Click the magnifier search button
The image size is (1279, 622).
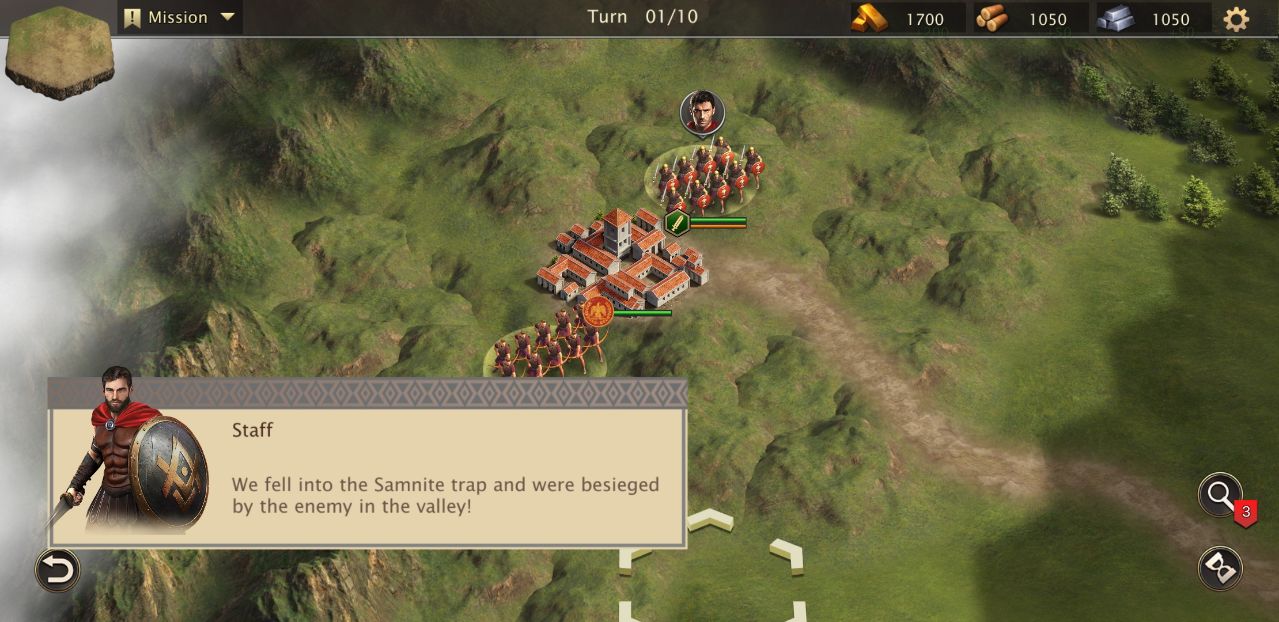(x=1220, y=494)
